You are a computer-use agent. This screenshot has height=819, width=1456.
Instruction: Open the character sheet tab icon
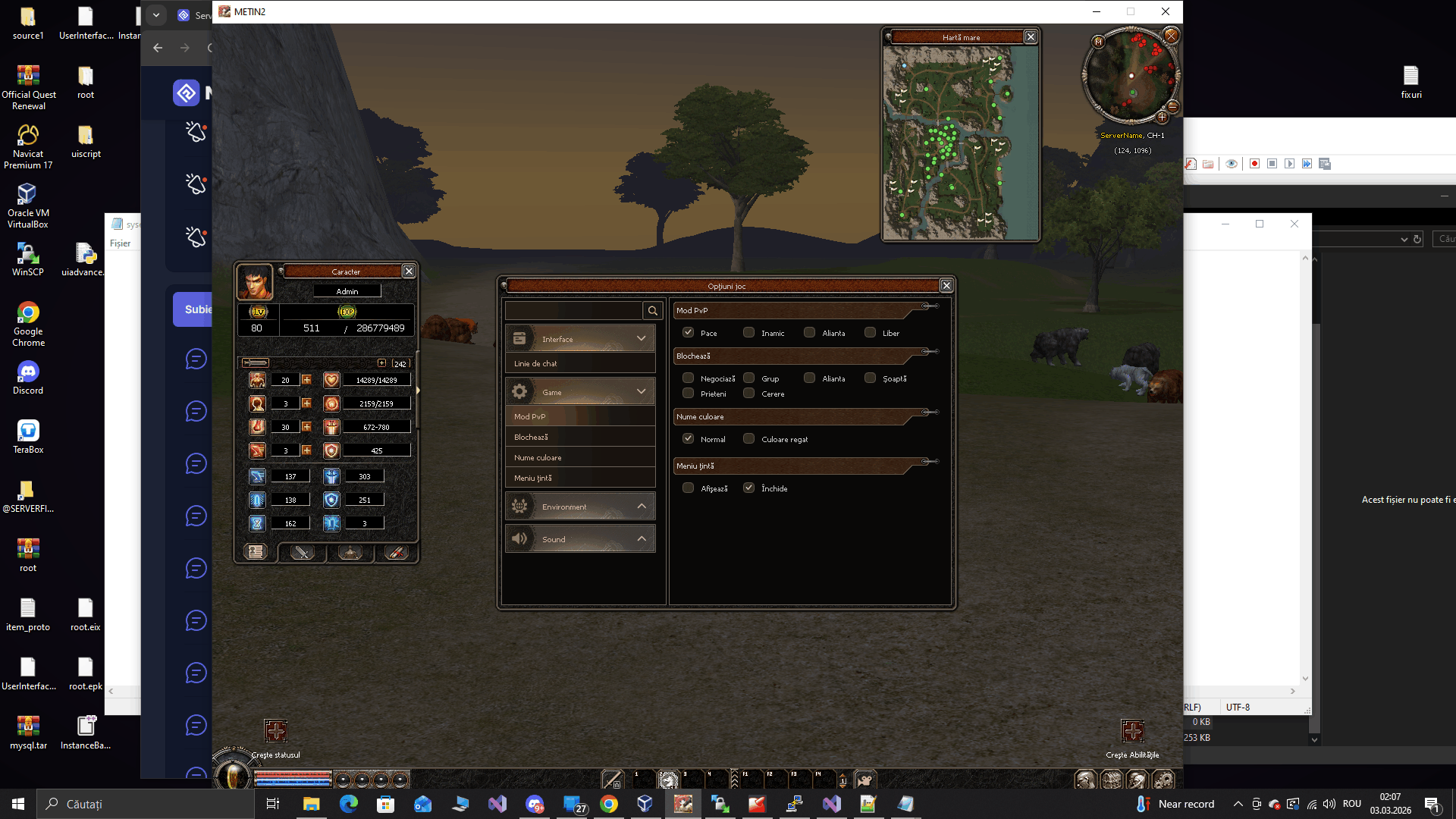256,551
